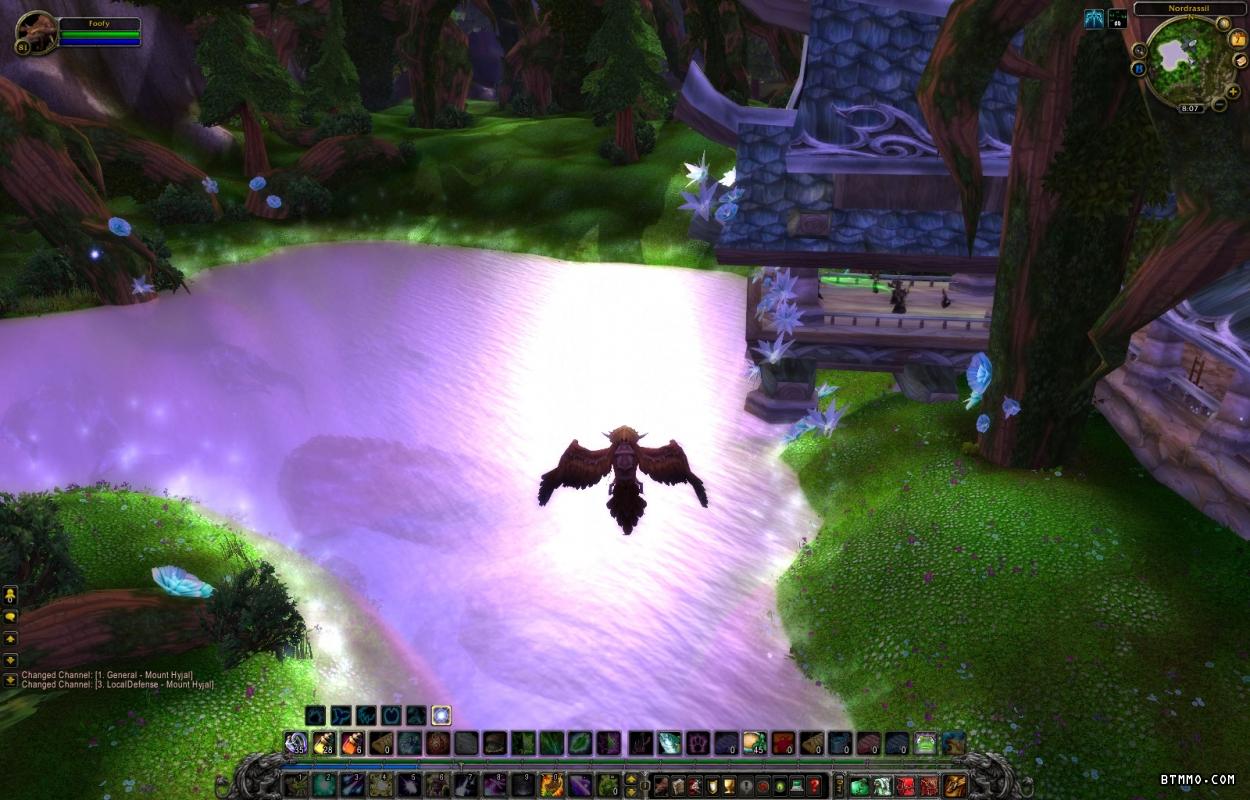Use the item slot showing count 45
1250x800 pixels.
tap(754, 743)
